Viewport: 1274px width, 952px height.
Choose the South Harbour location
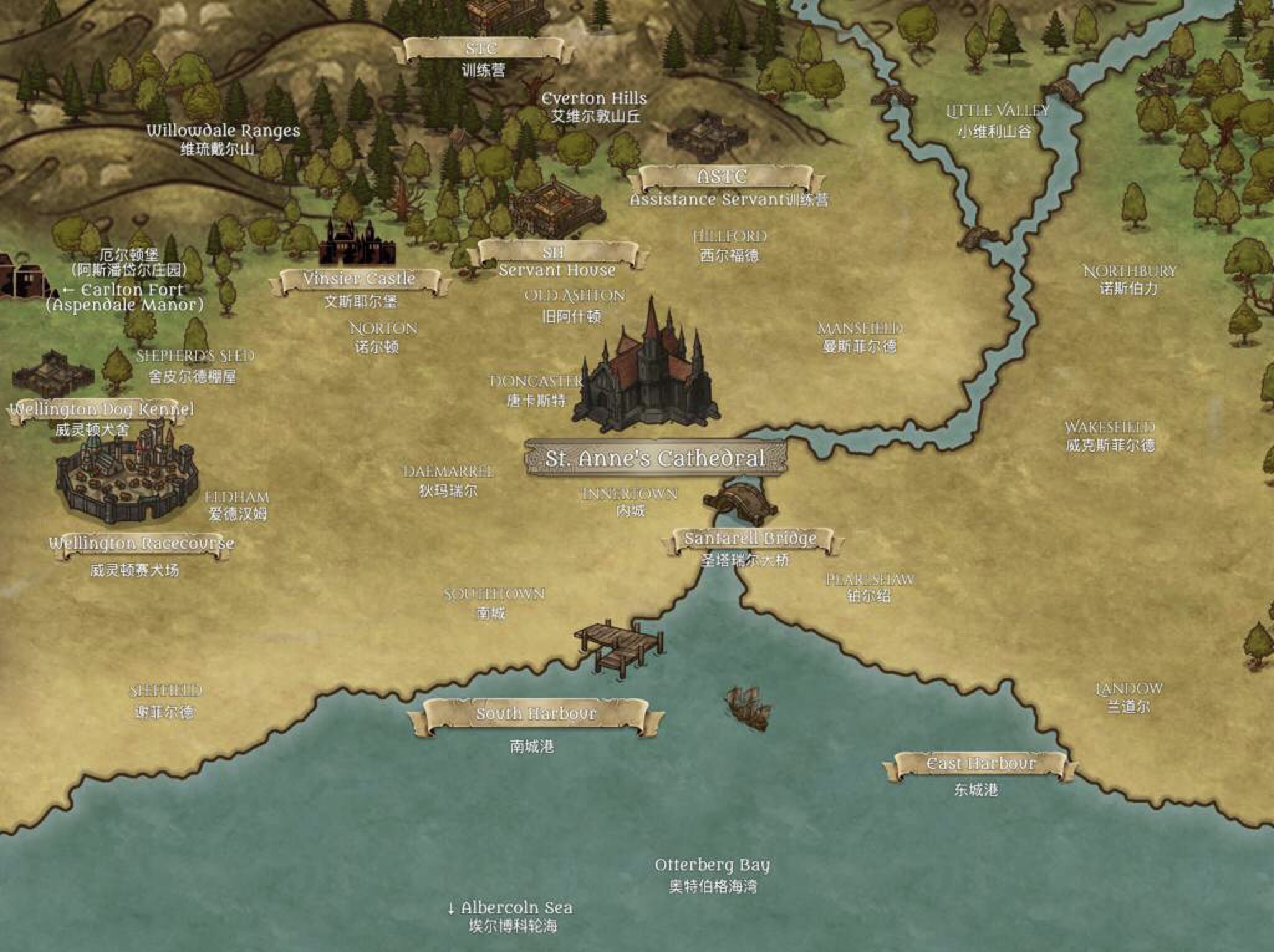point(535,714)
